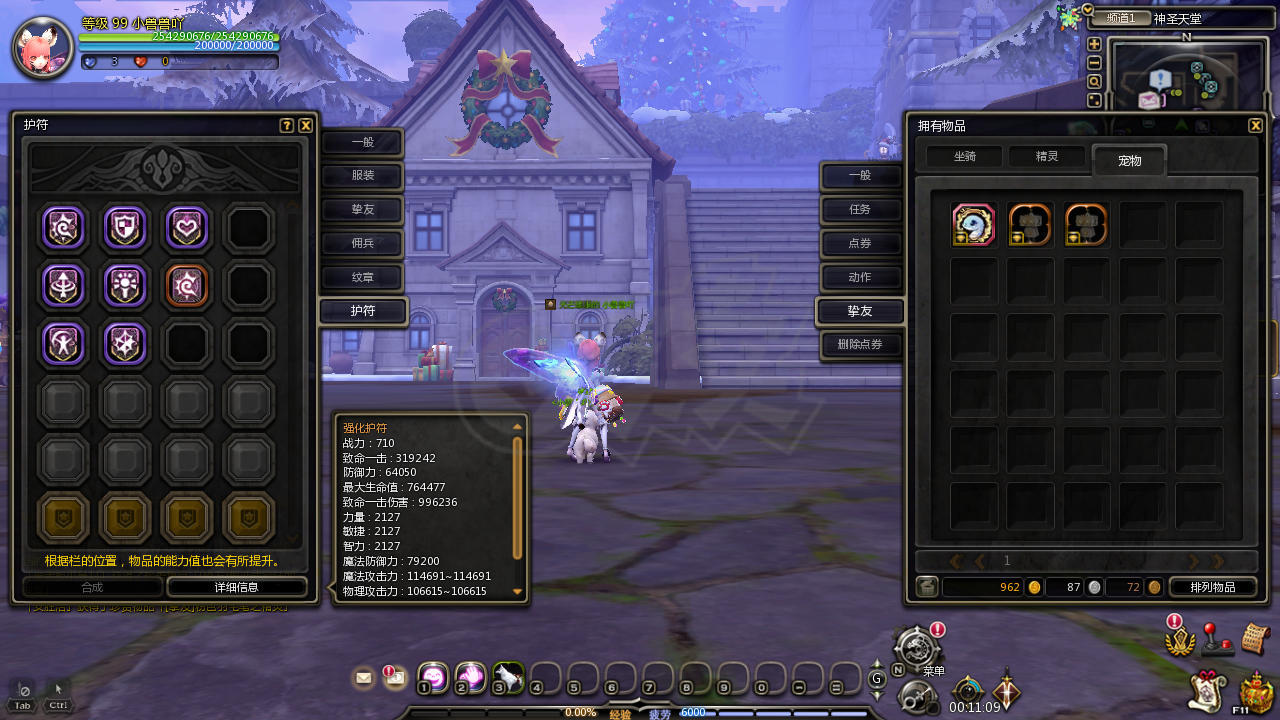Screen dimensions: 1280x720
Task: Open the 佣兵 mercenary tab
Action: tap(362, 243)
